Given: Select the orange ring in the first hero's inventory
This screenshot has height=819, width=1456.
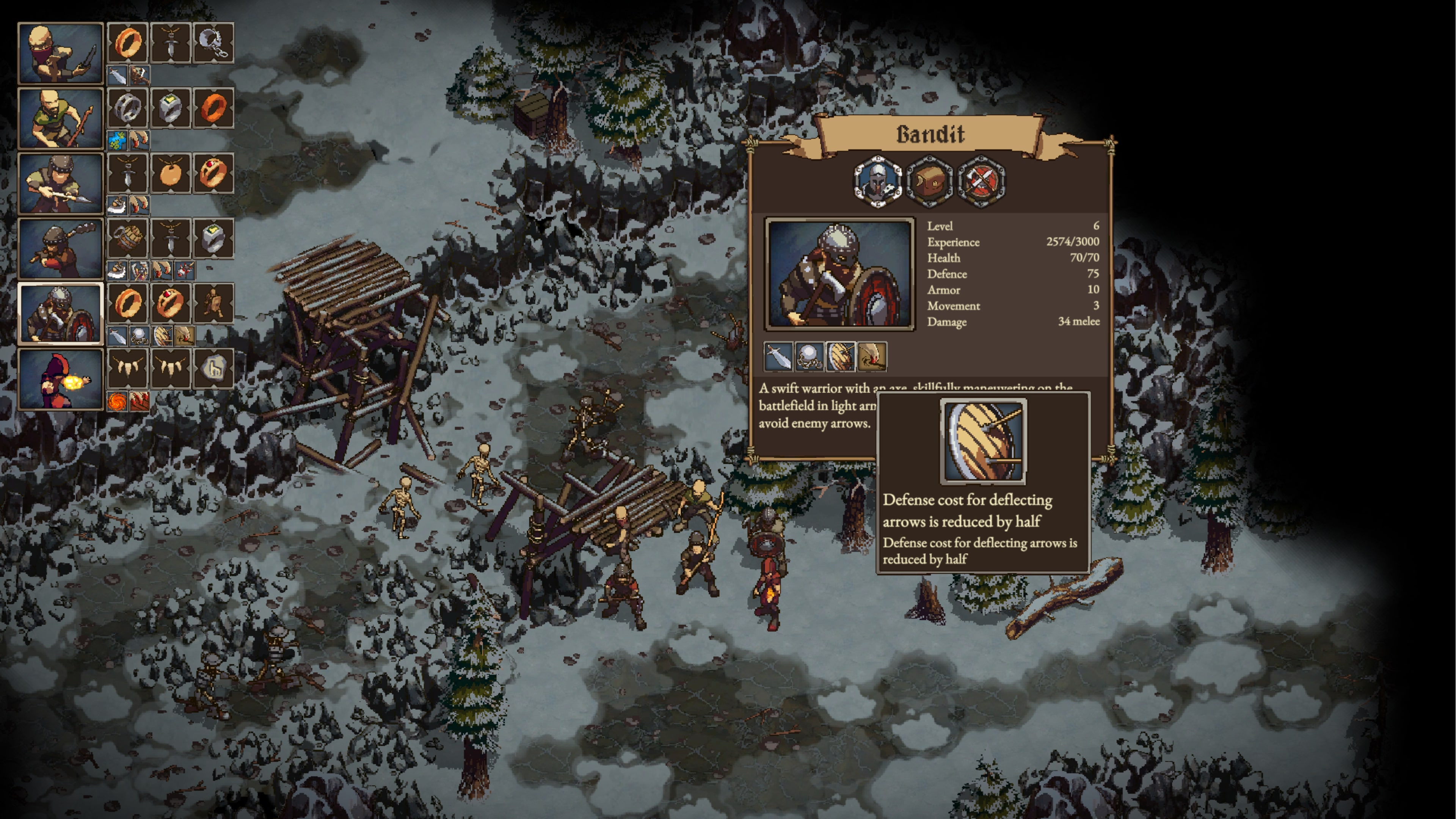Looking at the screenshot, I should pyautogui.click(x=127, y=44).
